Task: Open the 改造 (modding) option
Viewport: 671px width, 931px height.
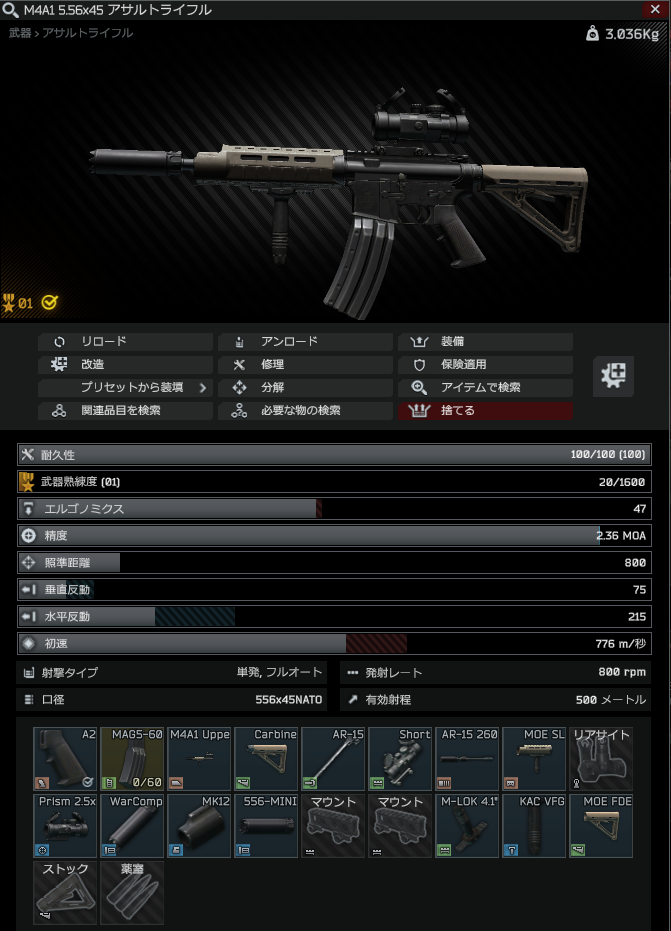Action: tap(125, 364)
